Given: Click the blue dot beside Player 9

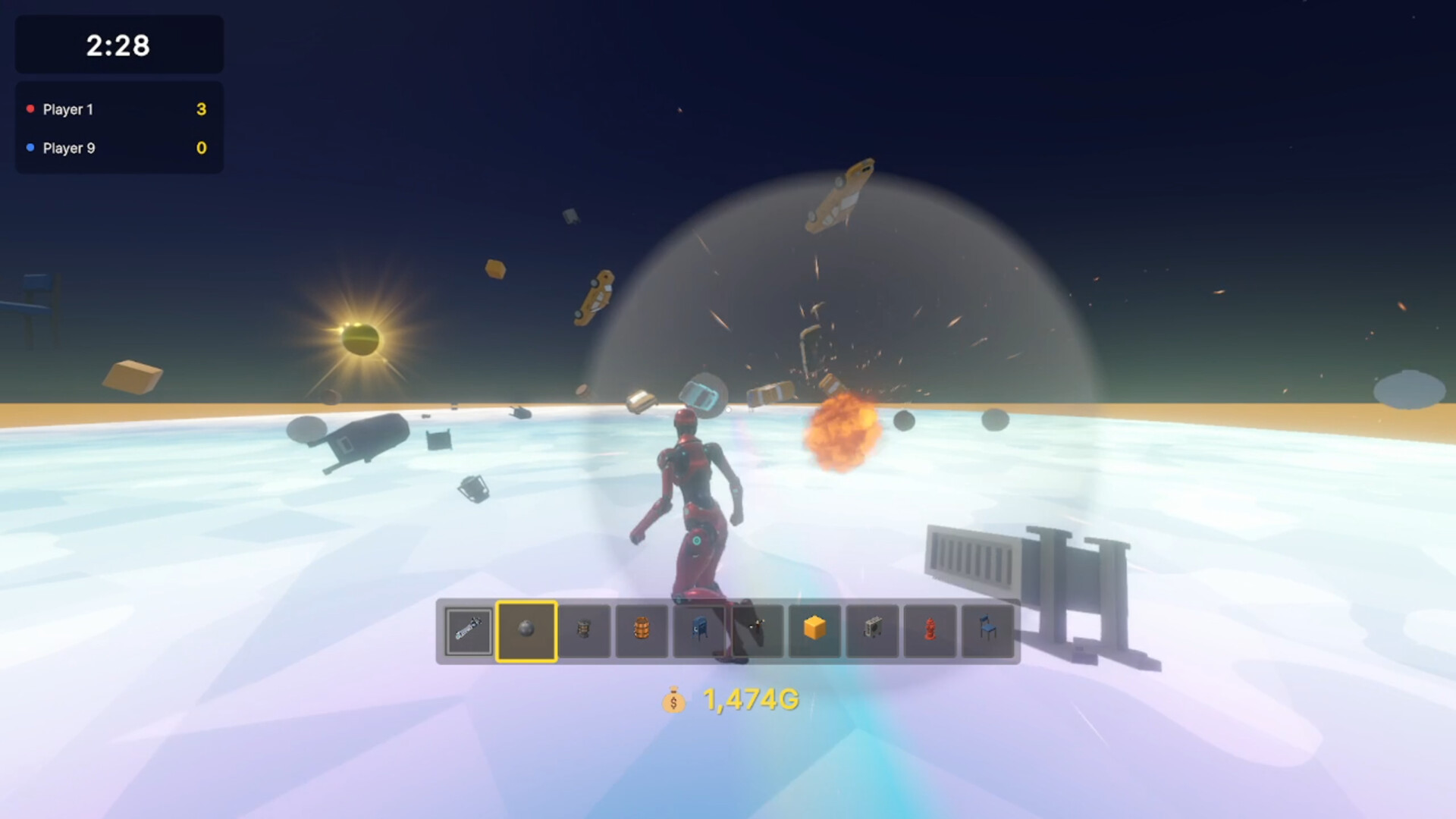Looking at the screenshot, I should (x=32, y=149).
